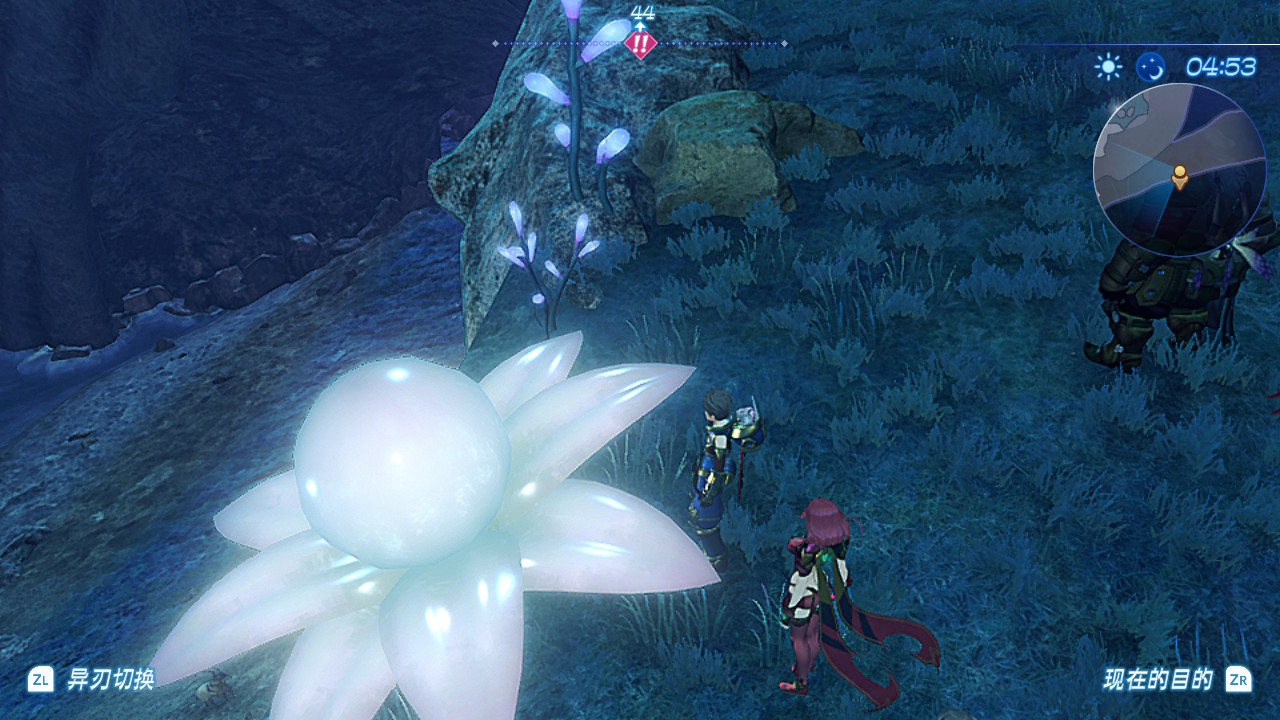This screenshot has height=720, width=1280.
Task: Click the moon nighttime icon
Action: coord(1151,67)
